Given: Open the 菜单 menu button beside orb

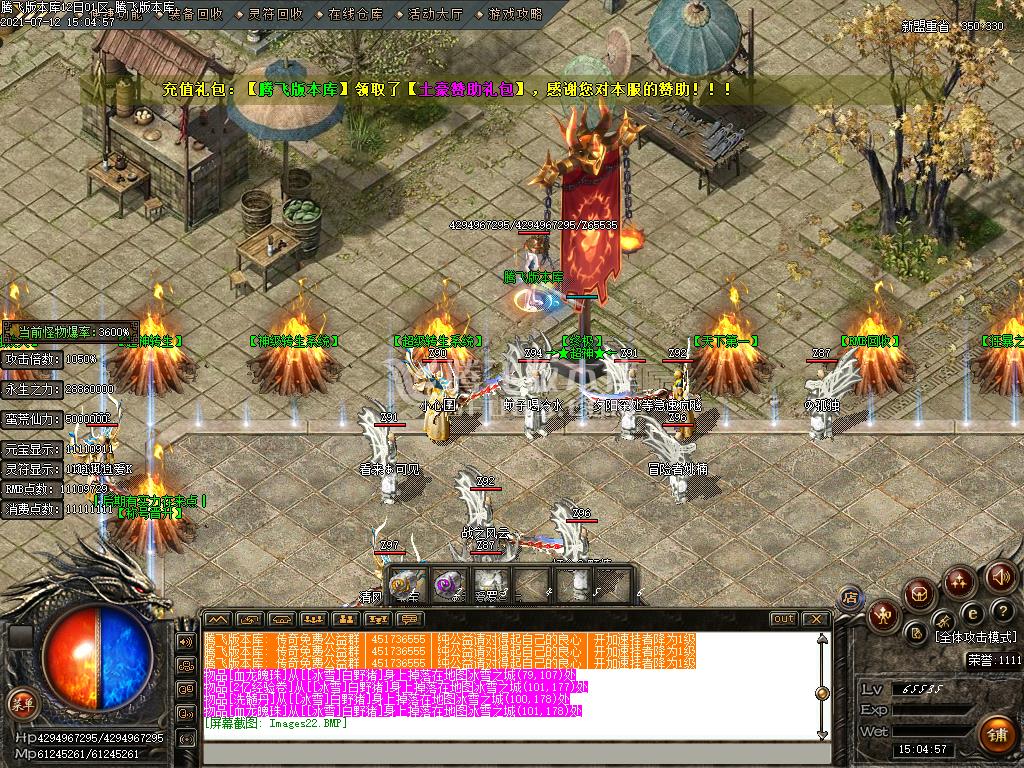Looking at the screenshot, I should coord(22,703).
